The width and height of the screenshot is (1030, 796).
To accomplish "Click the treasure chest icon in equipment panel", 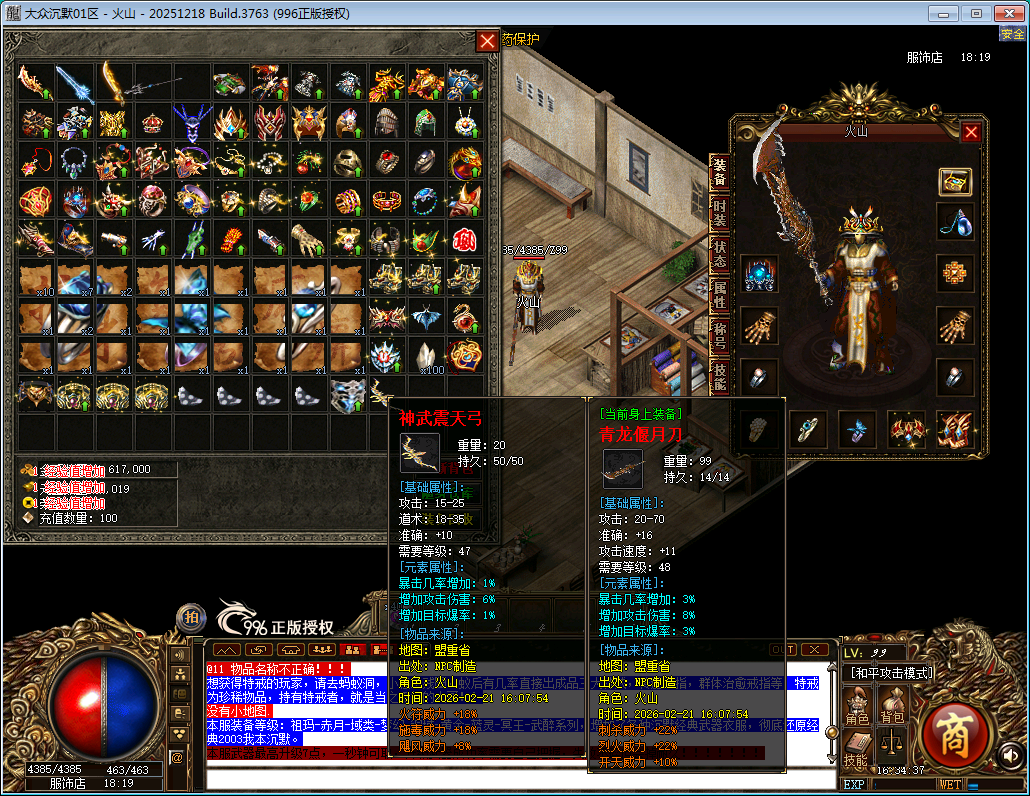I will click(955, 181).
